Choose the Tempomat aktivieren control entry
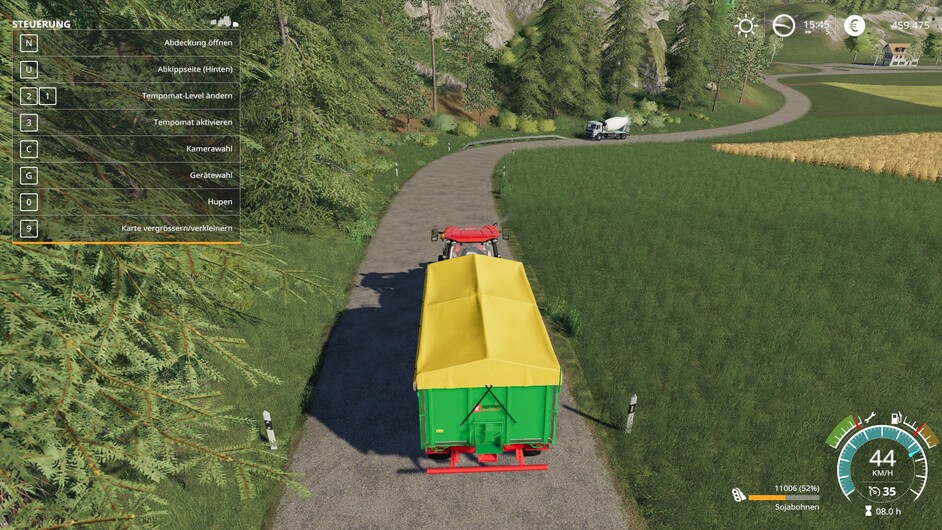The height and width of the screenshot is (530, 942). (126, 122)
